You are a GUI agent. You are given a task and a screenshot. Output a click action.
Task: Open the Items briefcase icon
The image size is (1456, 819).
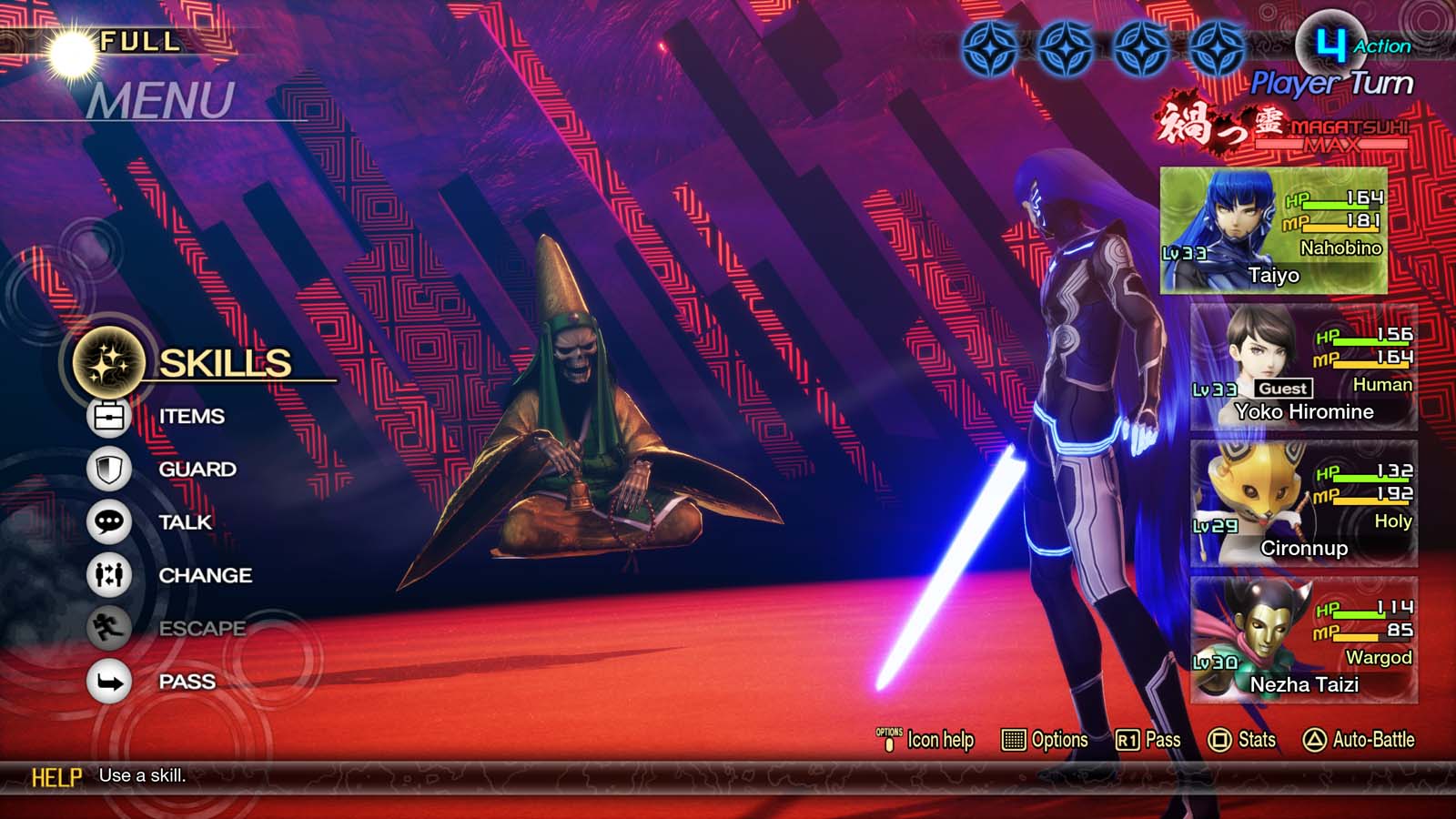coord(109,415)
